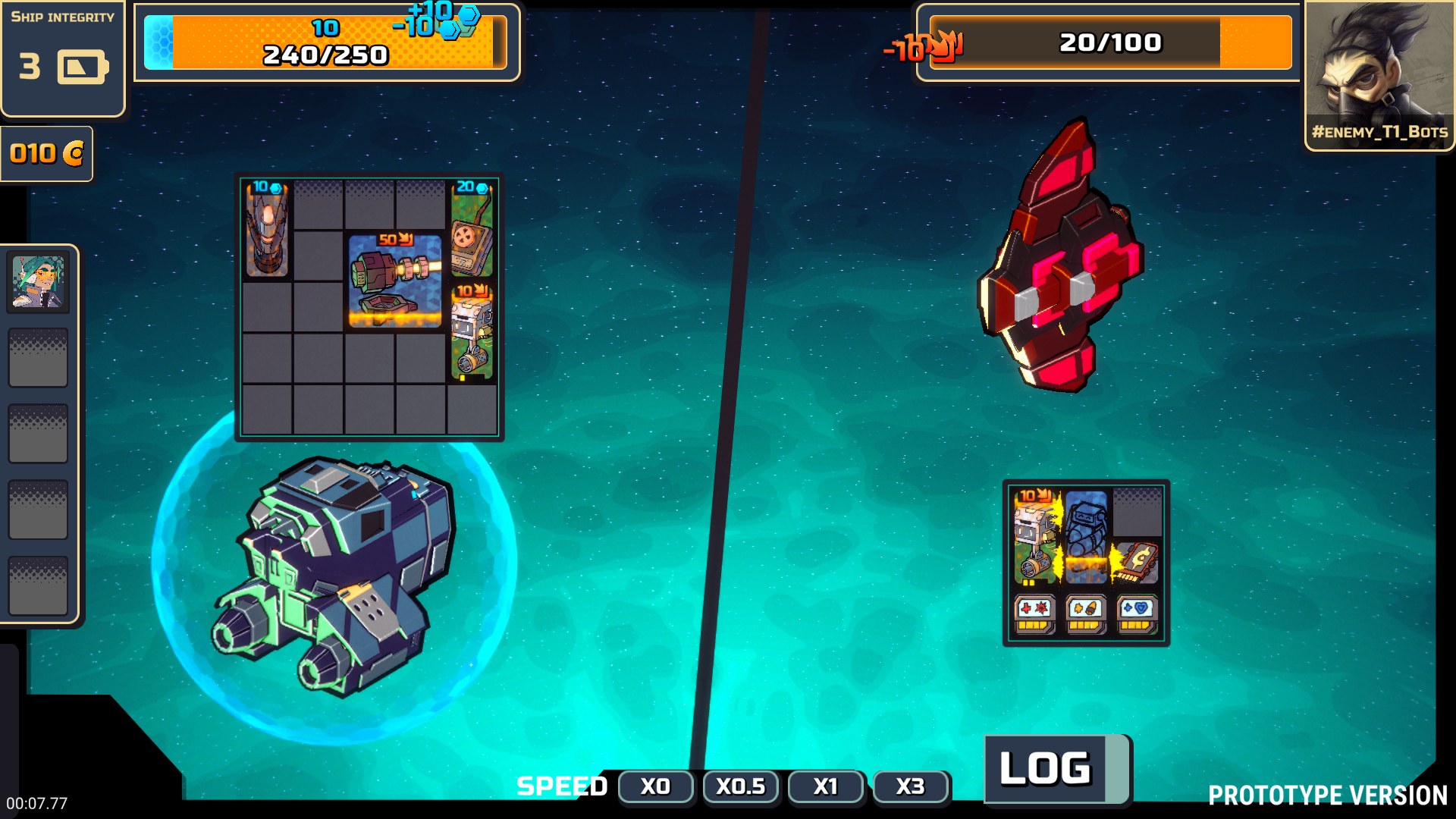Set battle speed to X0.5
1456x819 pixels.
[x=740, y=786]
